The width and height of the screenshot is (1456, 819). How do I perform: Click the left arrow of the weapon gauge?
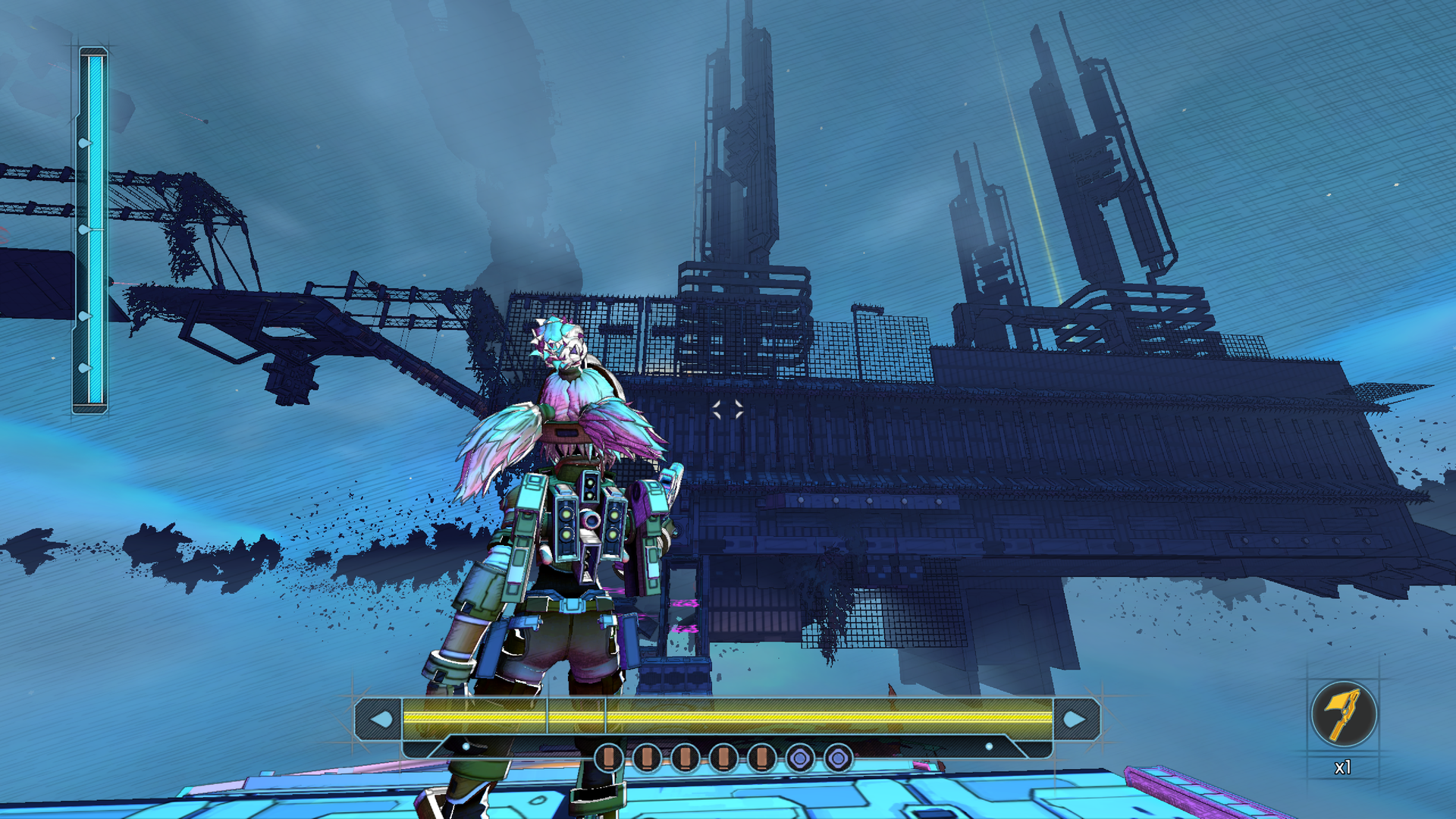381,717
